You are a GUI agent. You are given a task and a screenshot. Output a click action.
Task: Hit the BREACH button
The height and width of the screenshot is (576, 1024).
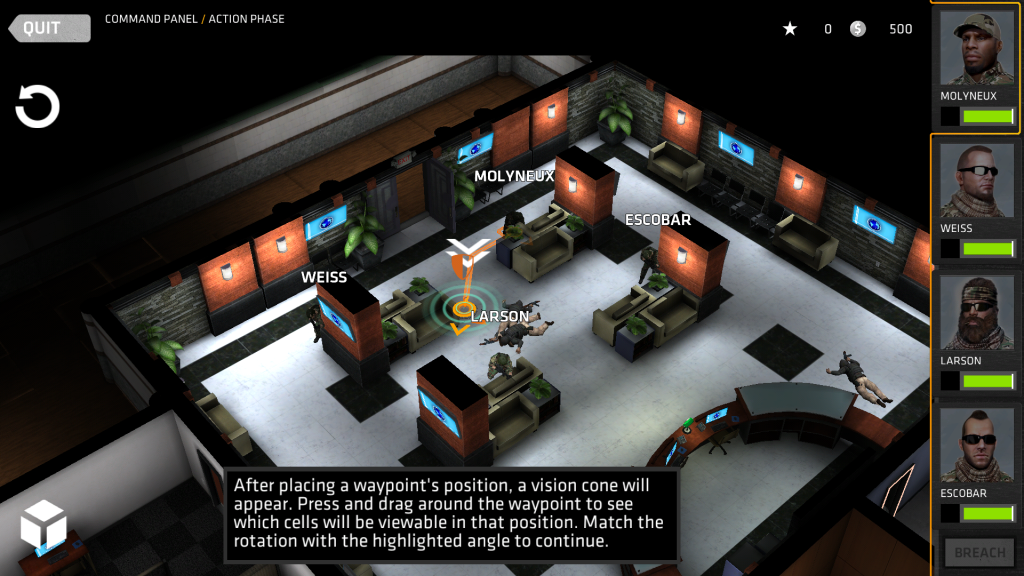coord(979,552)
